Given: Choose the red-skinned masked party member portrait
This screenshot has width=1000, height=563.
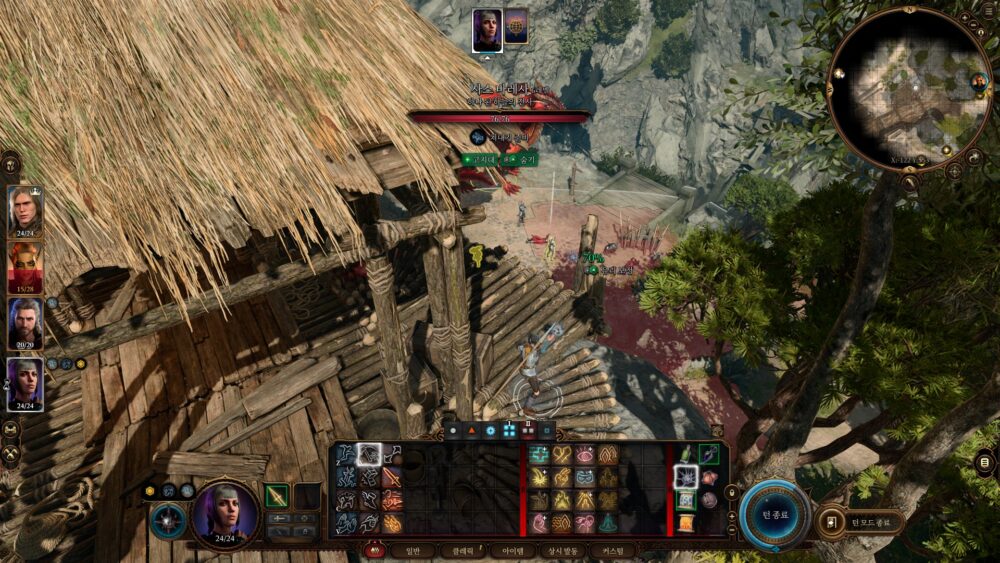Looking at the screenshot, I should tap(25, 268).
